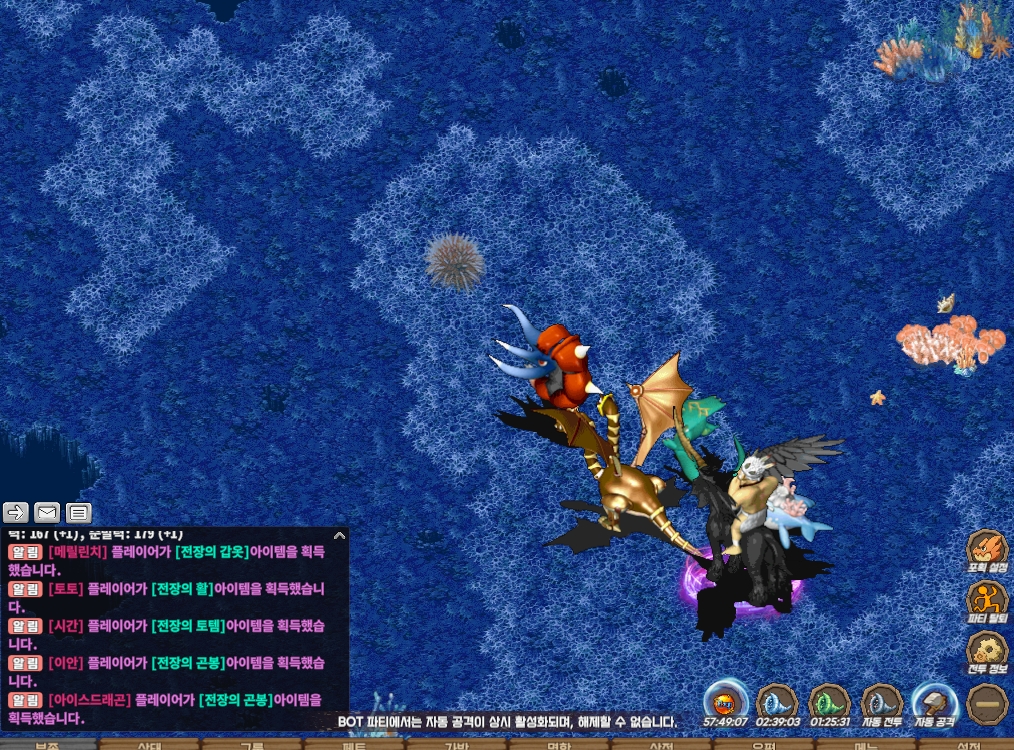Collapse the side buttons with the minus icon
Viewport: 1014px width, 750px height.
pos(986,703)
